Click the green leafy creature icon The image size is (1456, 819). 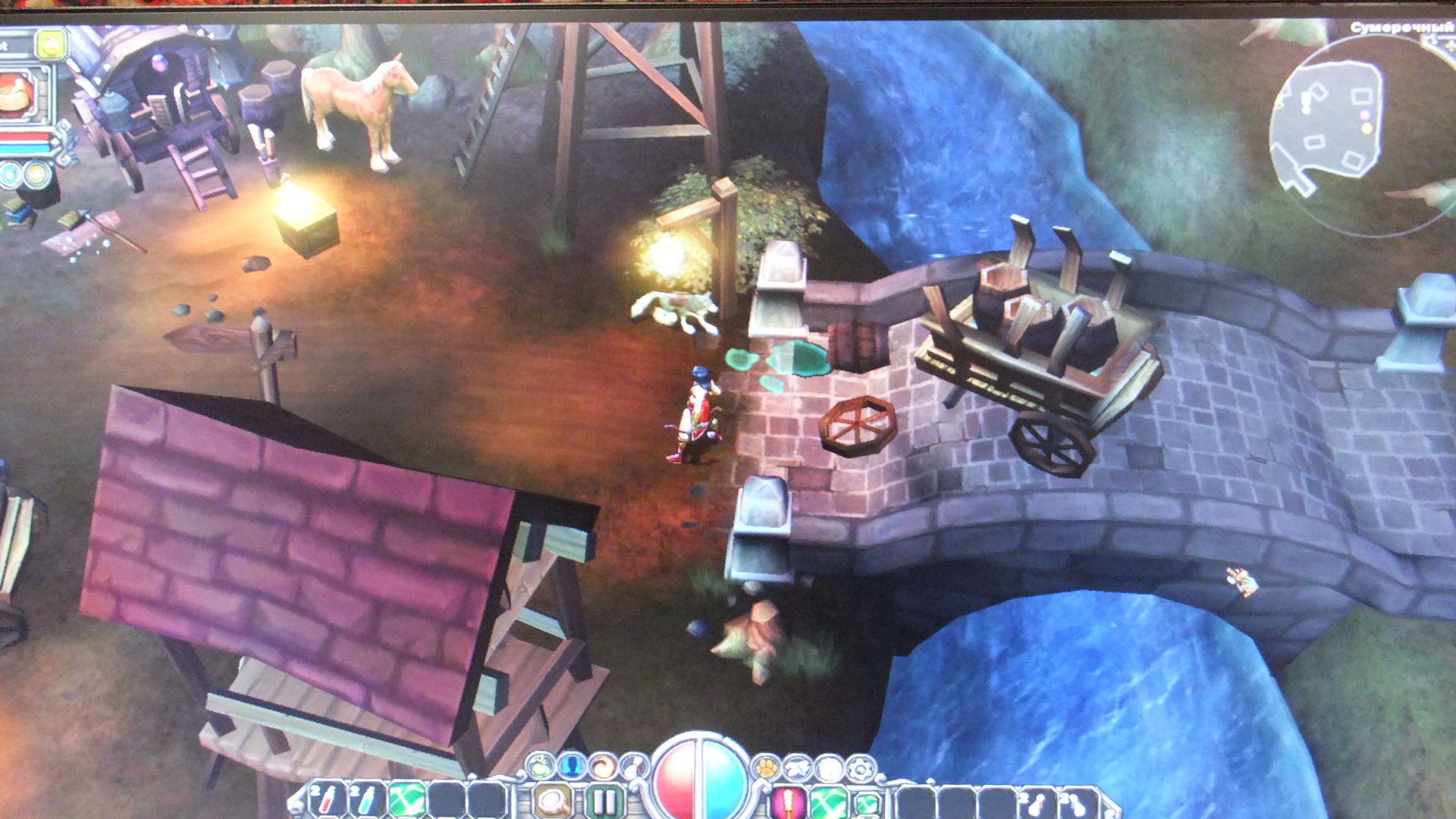click(x=541, y=766)
